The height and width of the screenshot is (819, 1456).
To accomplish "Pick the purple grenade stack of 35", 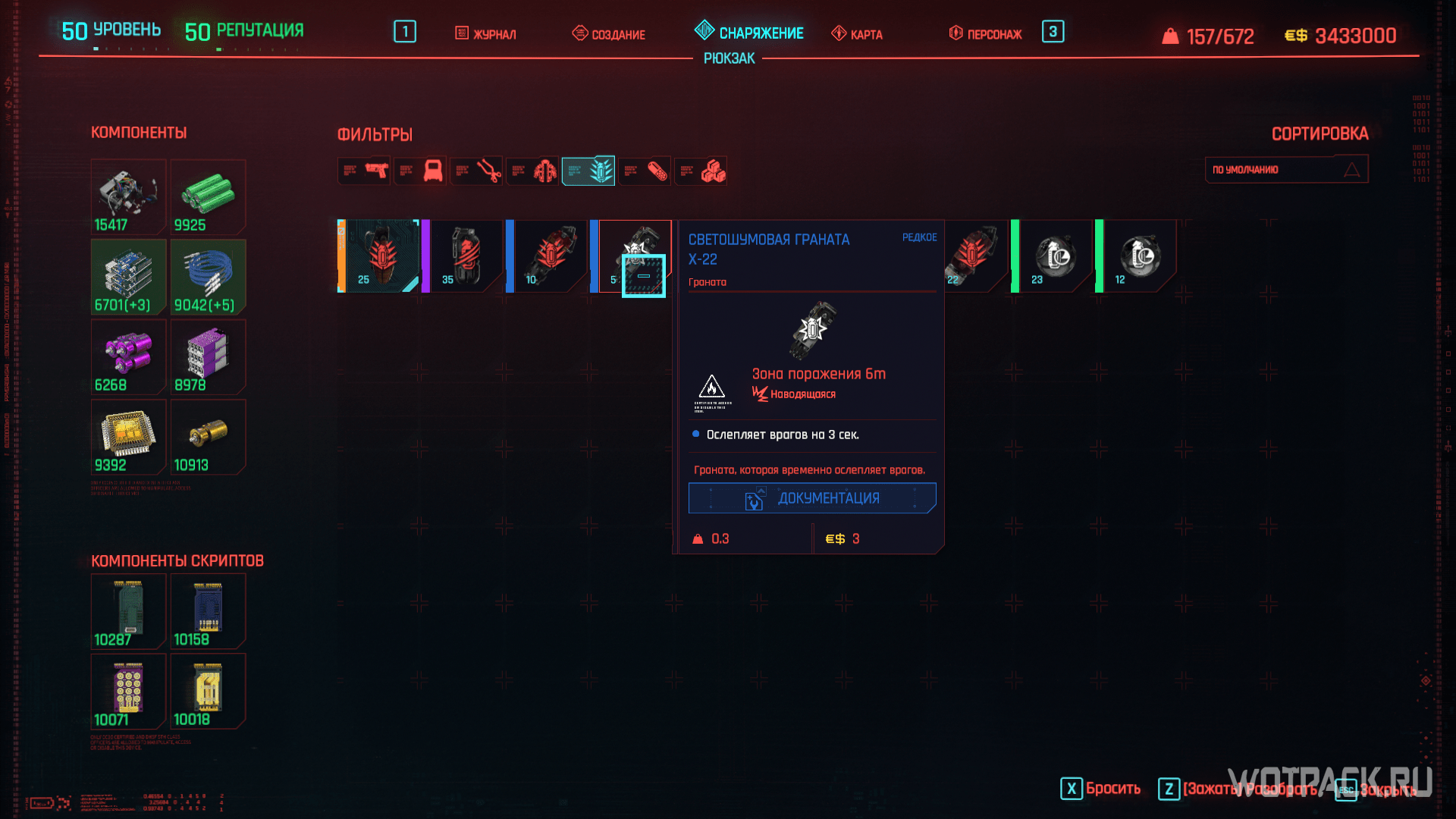I will click(463, 256).
